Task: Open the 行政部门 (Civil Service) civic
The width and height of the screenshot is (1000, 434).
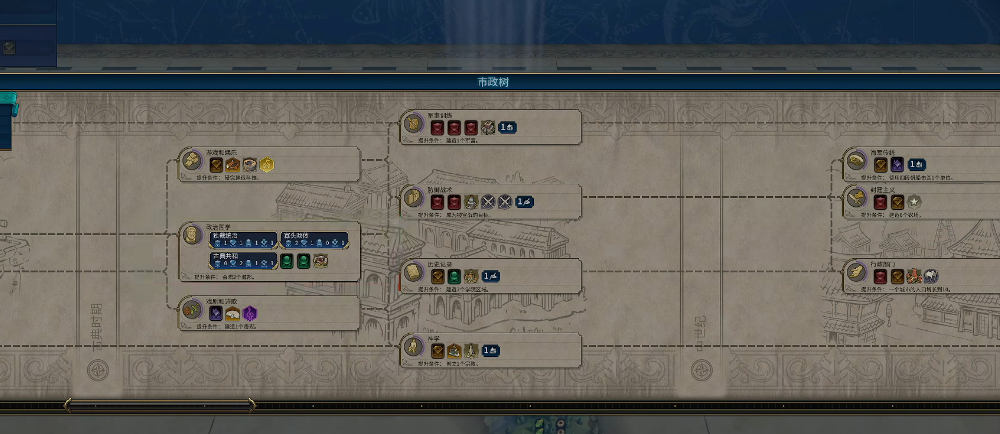Action: 857,272
